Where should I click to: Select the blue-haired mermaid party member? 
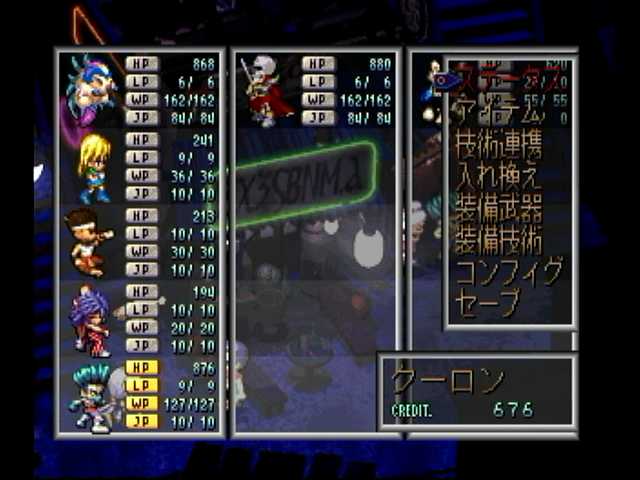[x=90, y=90]
